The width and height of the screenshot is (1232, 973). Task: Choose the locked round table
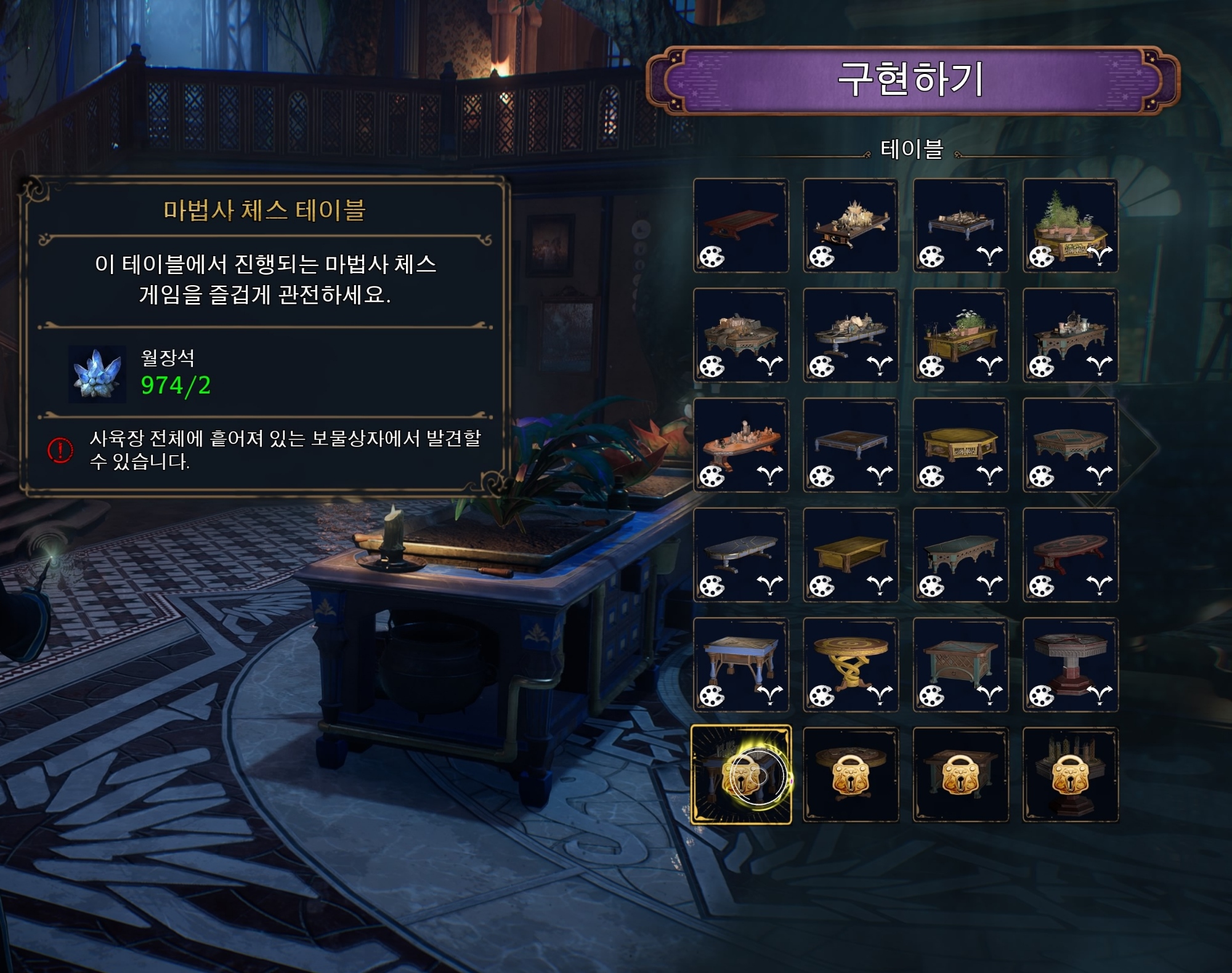pos(851,775)
